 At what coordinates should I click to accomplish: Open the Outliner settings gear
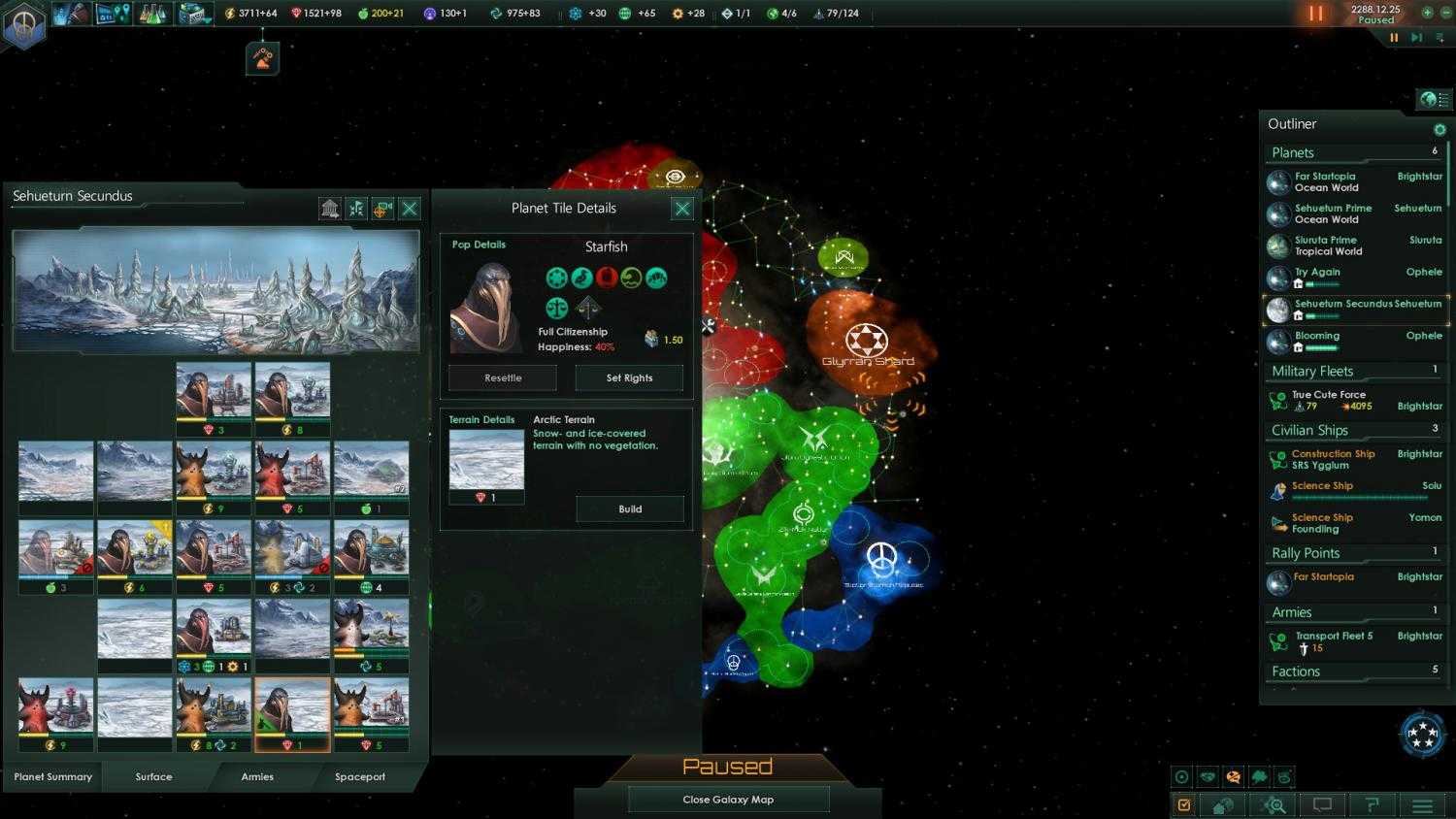[x=1440, y=128]
